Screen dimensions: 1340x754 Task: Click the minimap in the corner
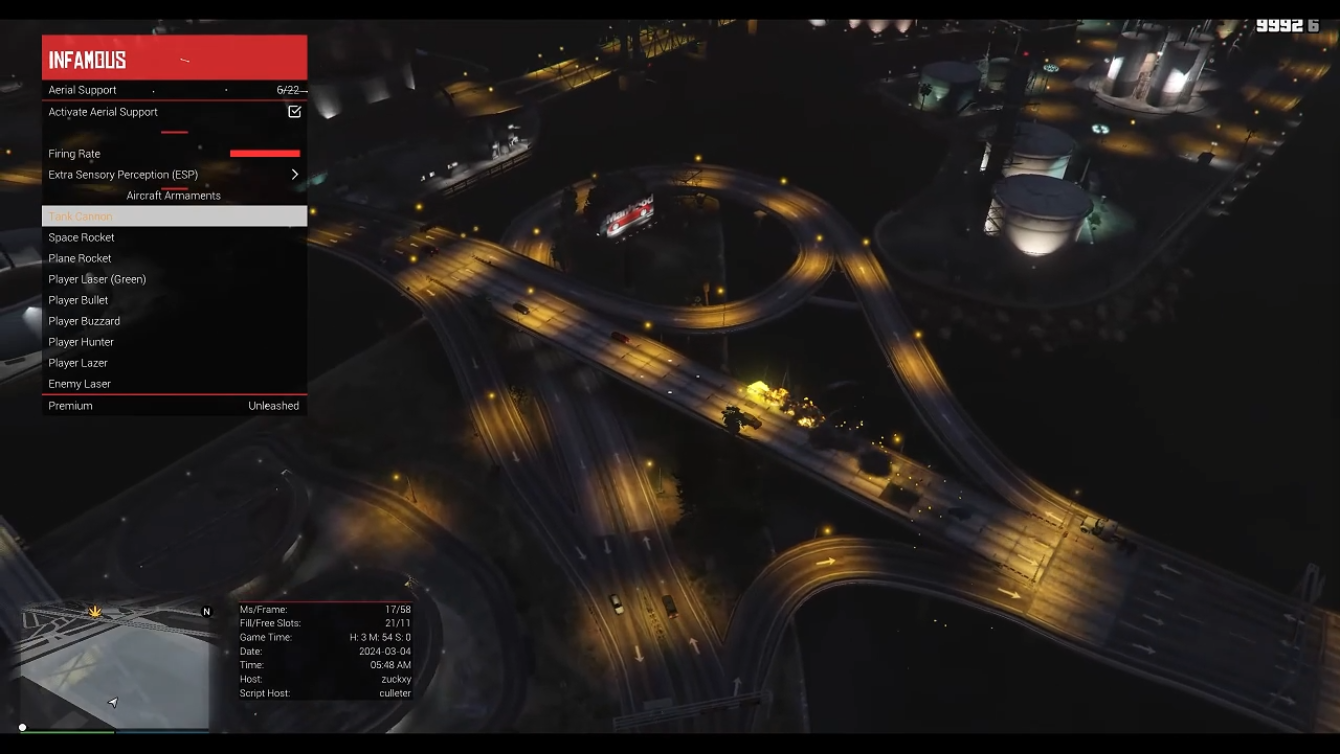point(115,665)
